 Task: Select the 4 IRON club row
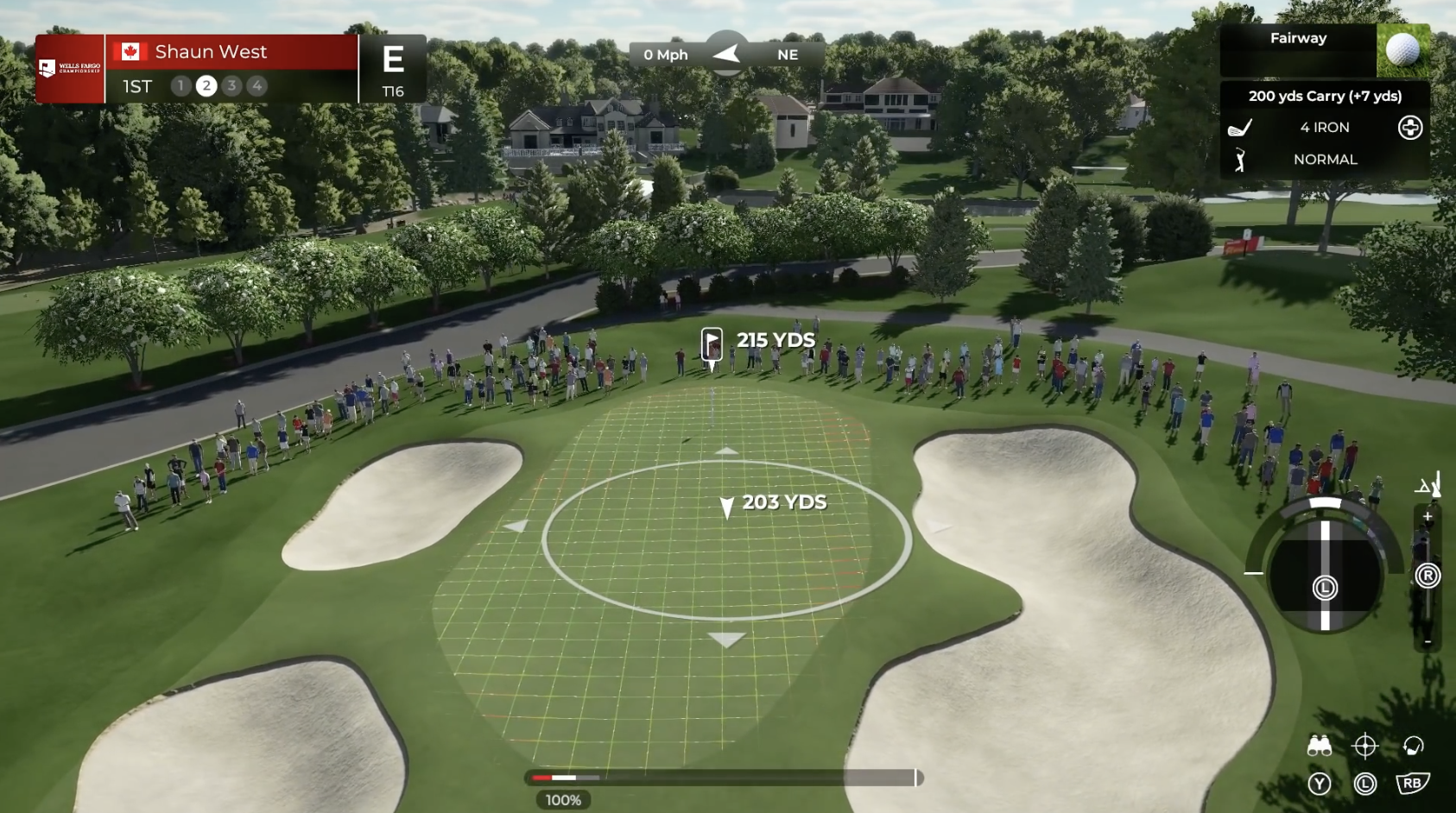tap(1324, 128)
